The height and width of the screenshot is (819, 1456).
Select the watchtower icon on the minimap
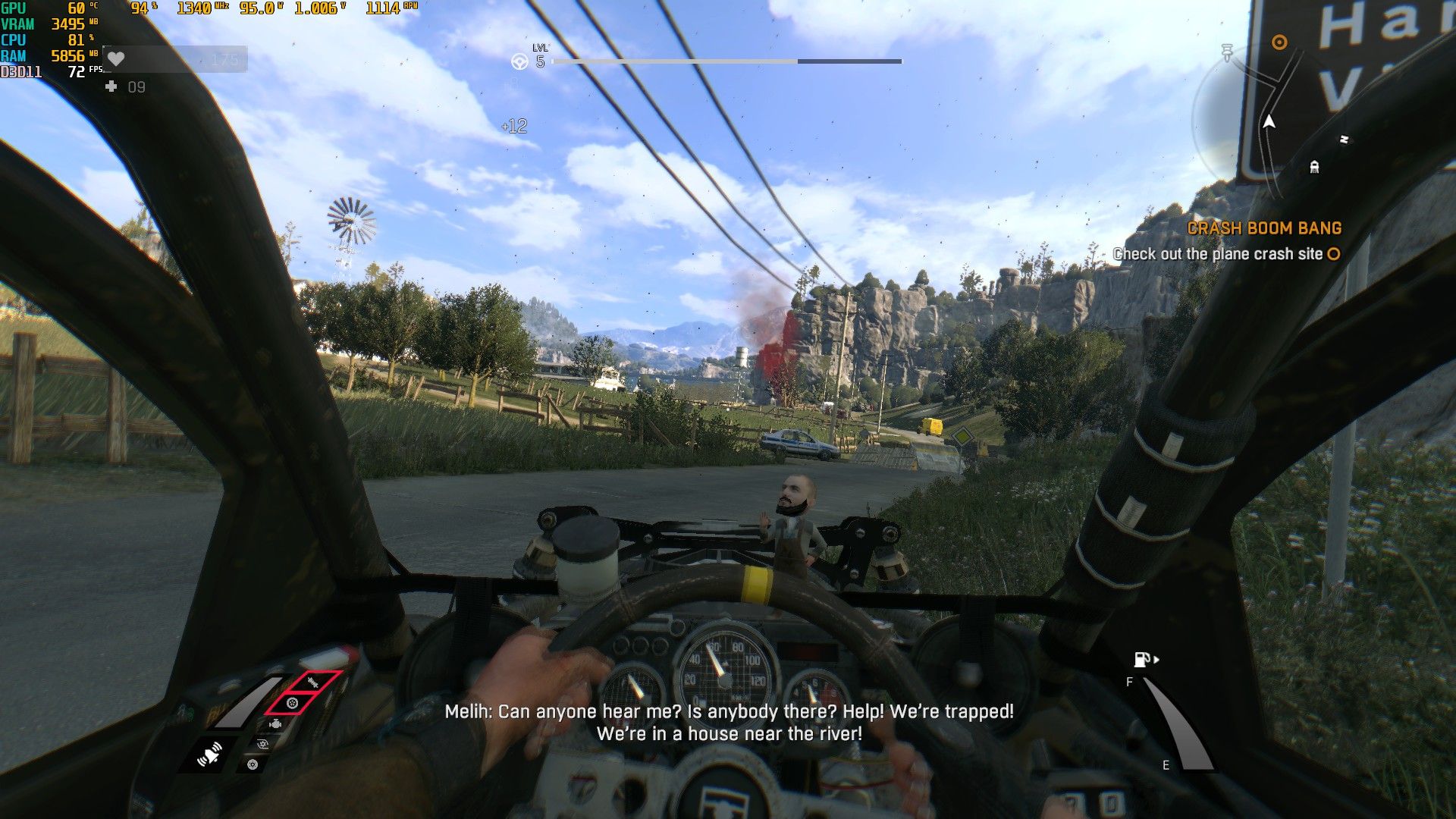click(1314, 166)
